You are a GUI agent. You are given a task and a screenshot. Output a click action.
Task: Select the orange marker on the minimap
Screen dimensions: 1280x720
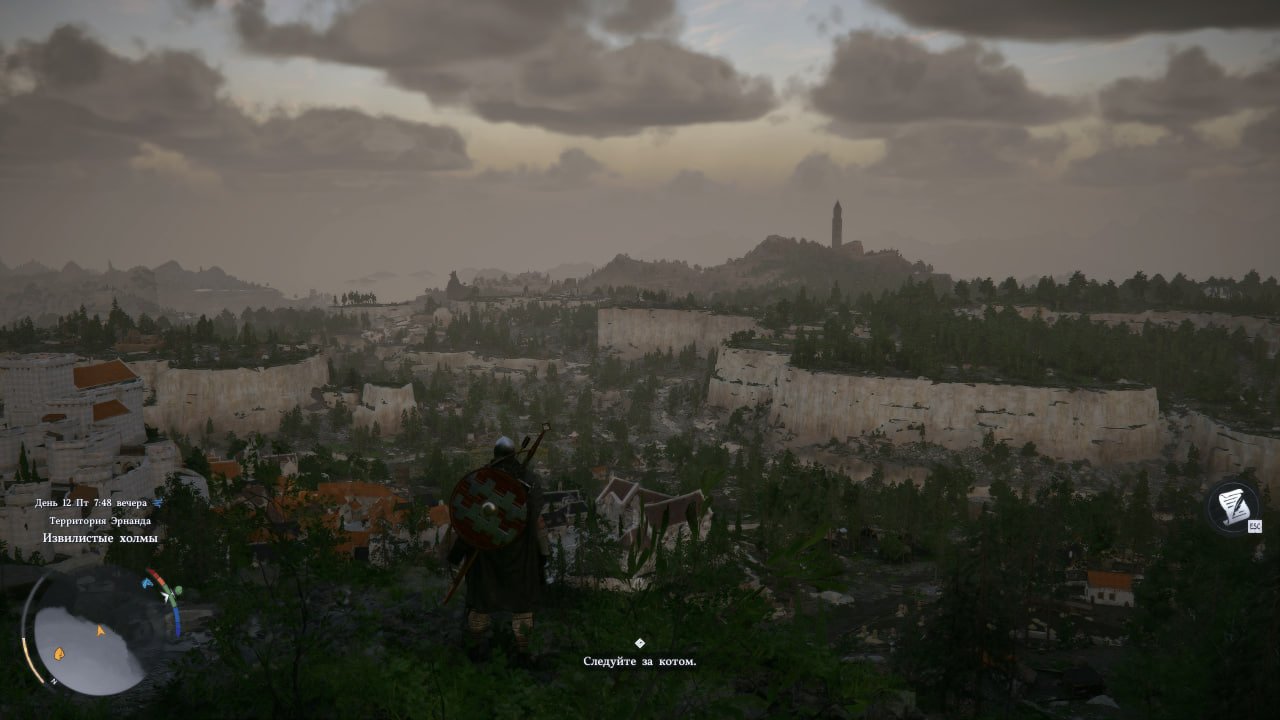(59, 653)
